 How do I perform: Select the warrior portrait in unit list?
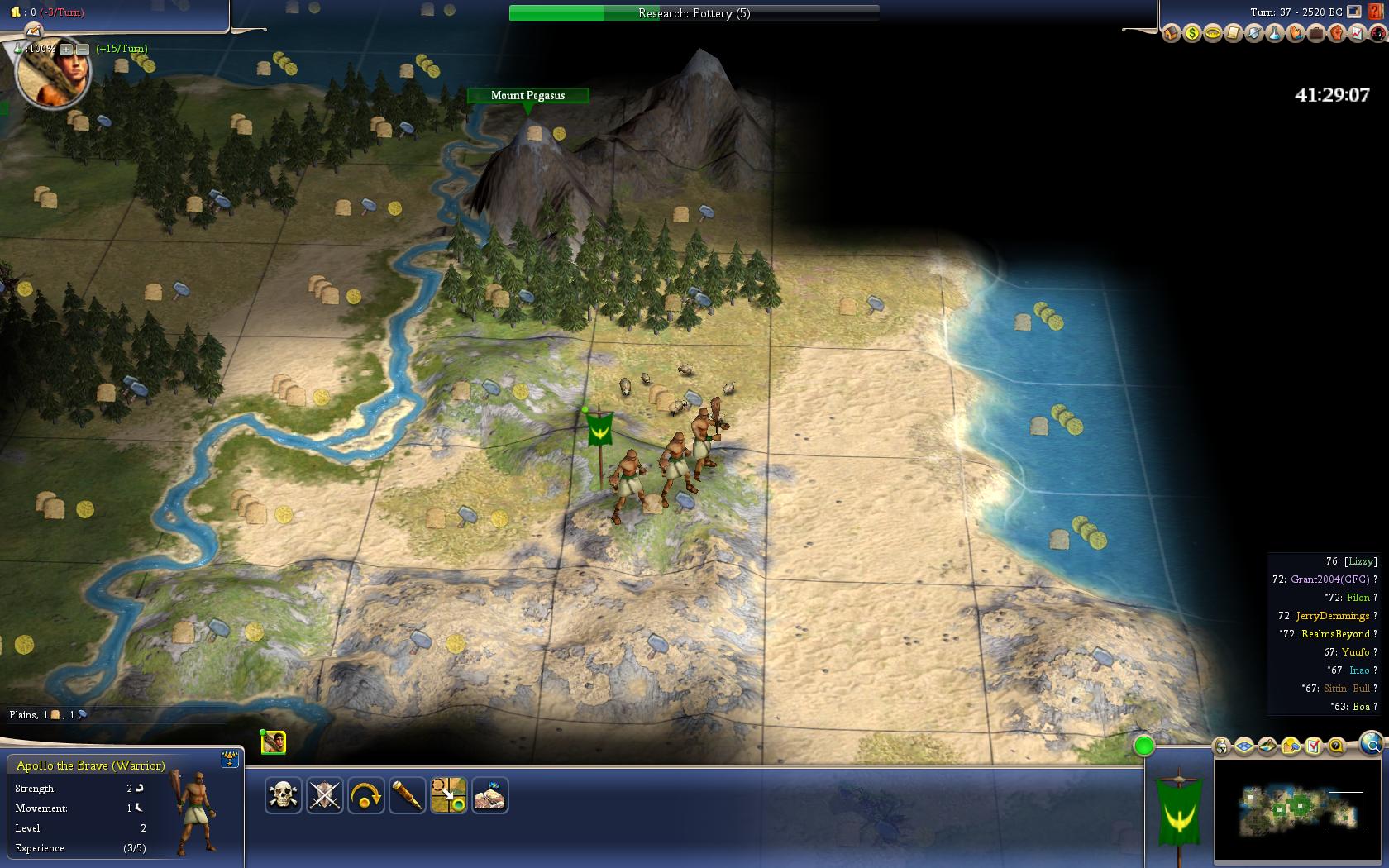(274, 742)
